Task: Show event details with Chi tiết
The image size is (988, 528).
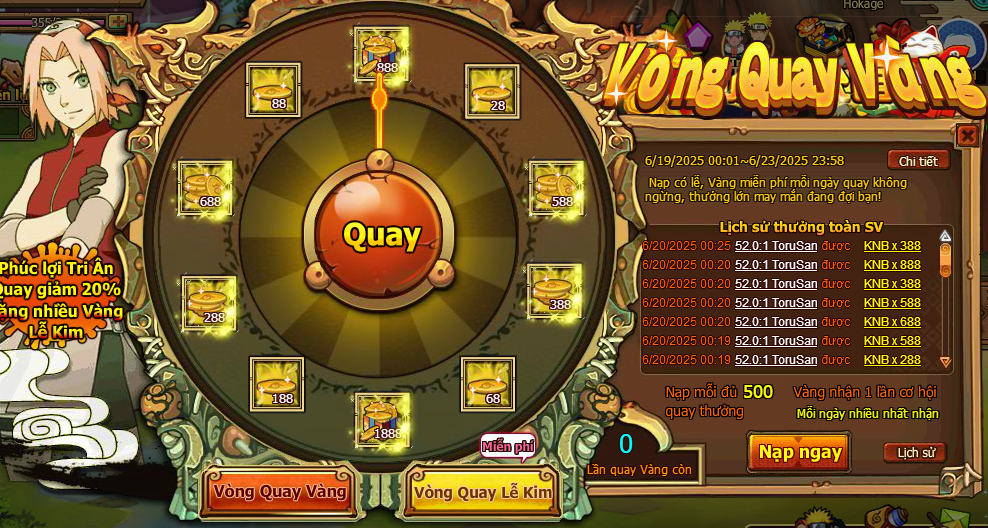Action: 917,161
